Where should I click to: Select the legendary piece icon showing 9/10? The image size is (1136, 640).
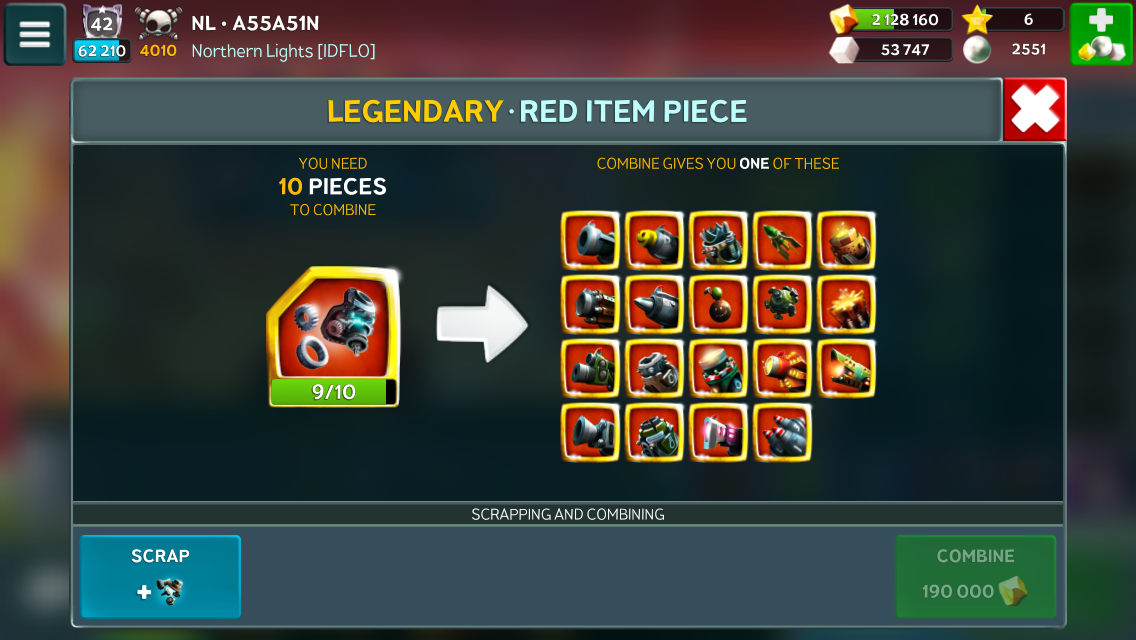334,337
